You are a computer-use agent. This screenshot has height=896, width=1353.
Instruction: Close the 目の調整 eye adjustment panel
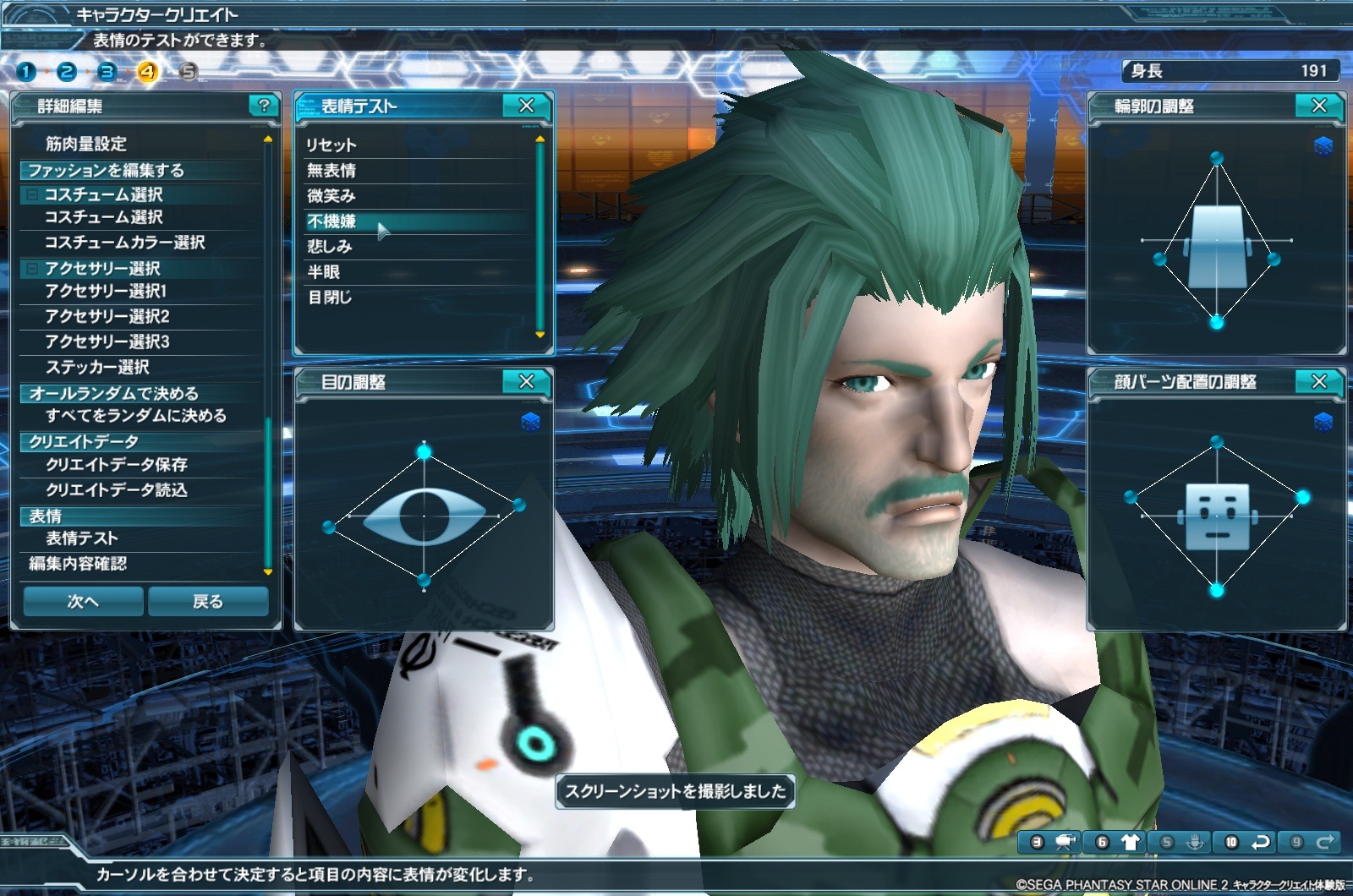(526, 382)
